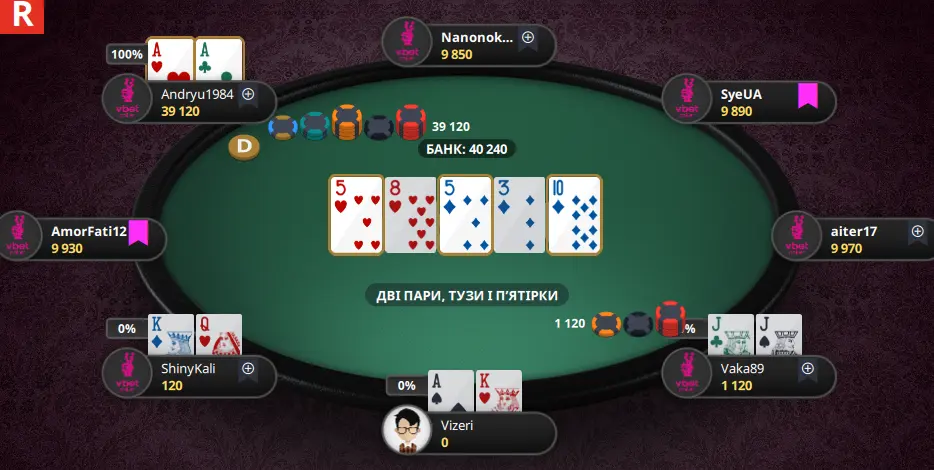This screenshot has width=934, height=470.
Task: Add a tag to player aiter17
Action: click(x=917, y=232)
